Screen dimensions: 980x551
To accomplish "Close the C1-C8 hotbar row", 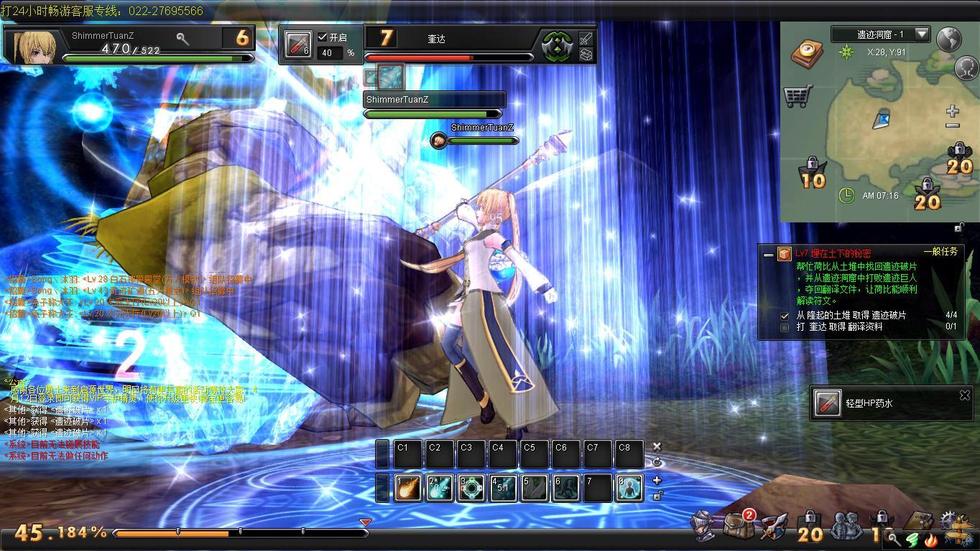I will (657, 446).
